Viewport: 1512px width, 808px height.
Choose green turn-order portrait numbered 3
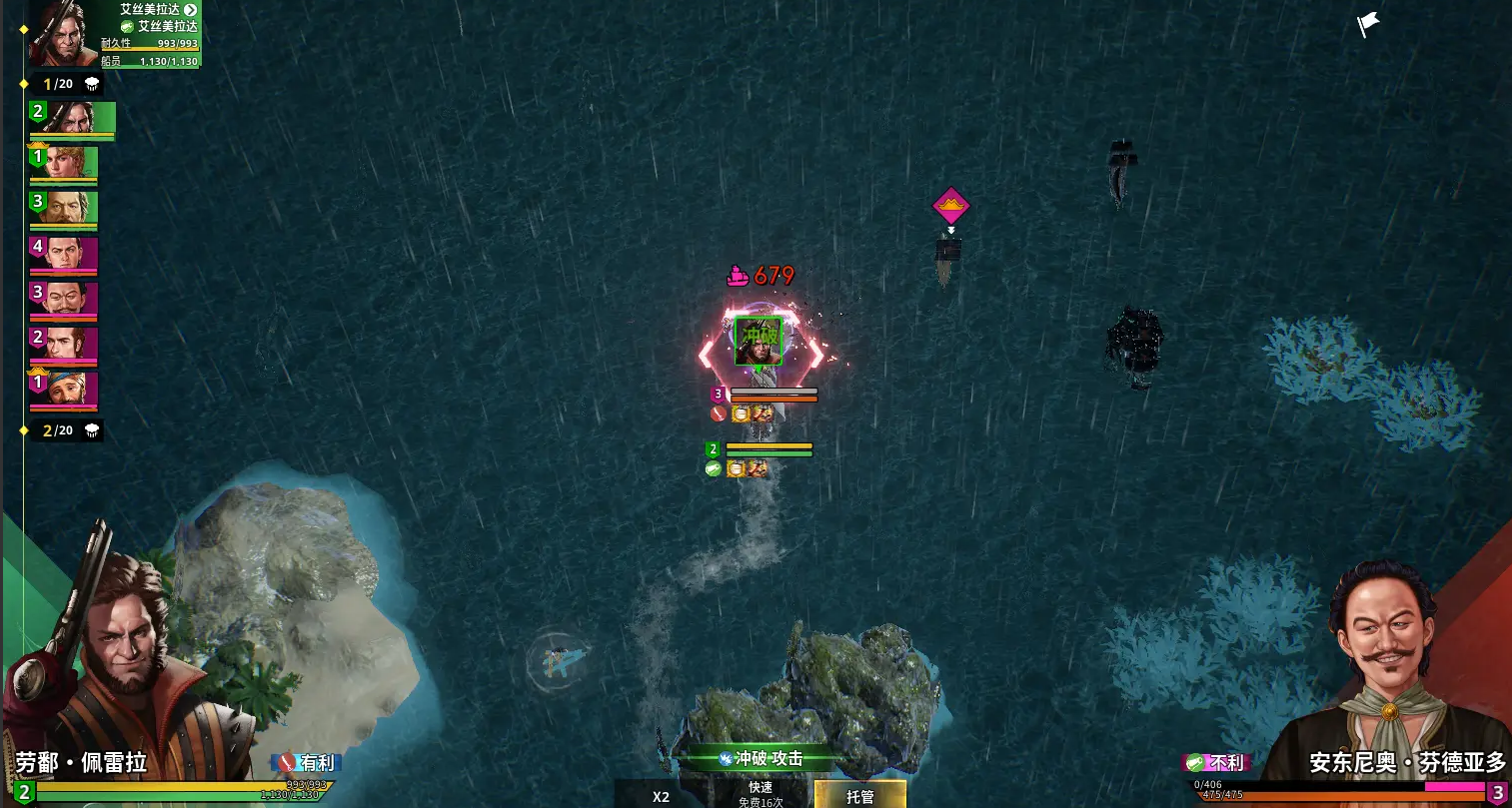63,209
